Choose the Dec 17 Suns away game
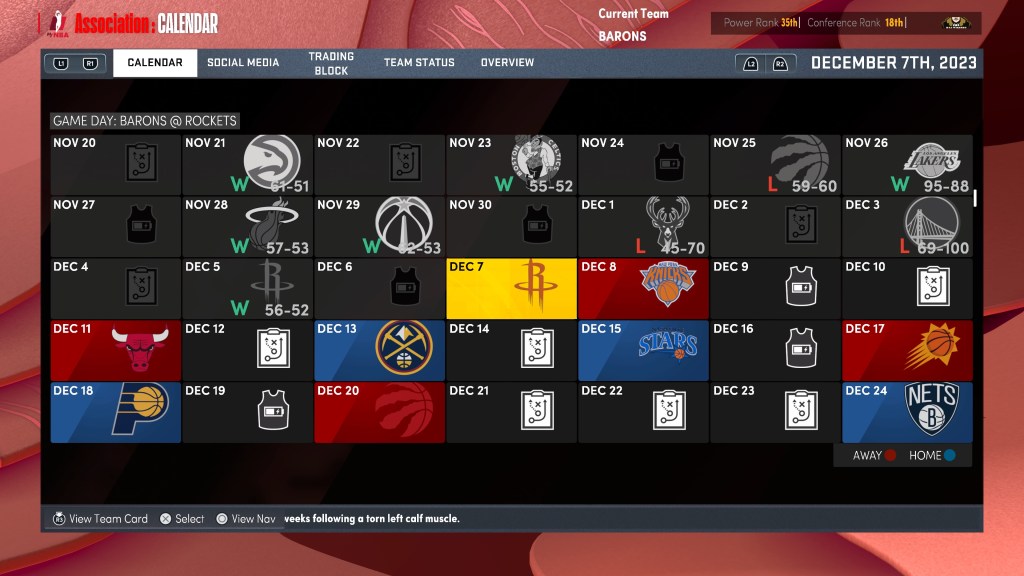The width and height of the screenshot is (1024, 576). click(907, 350)
